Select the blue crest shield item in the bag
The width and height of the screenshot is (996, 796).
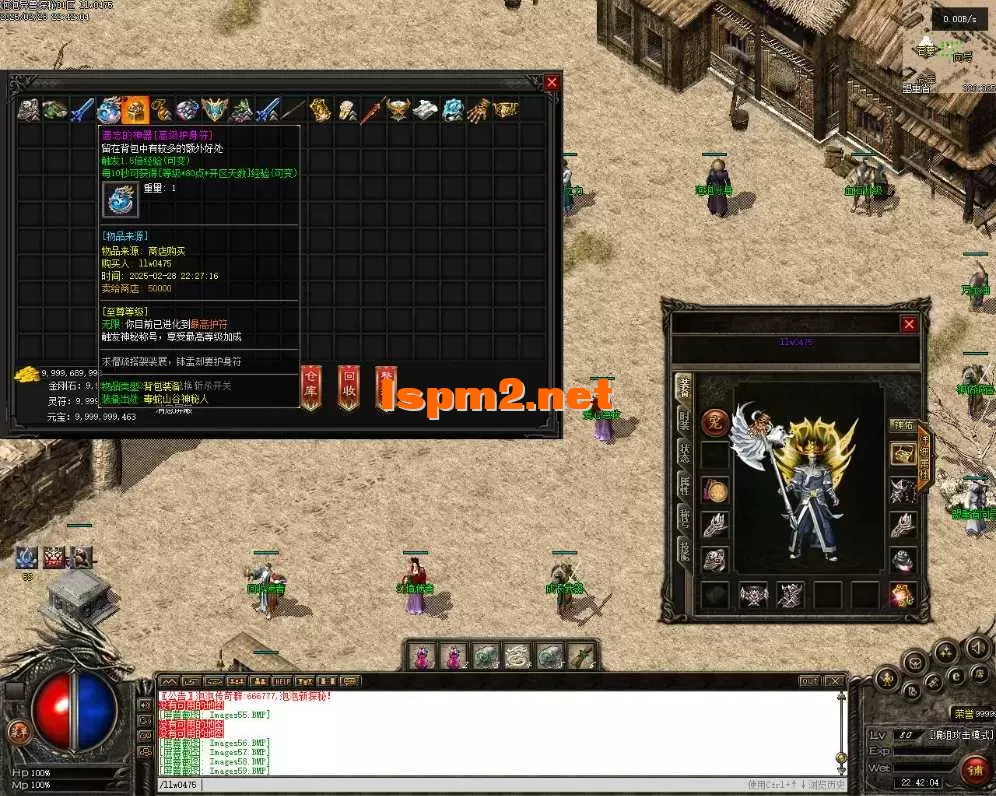point(214,109)
